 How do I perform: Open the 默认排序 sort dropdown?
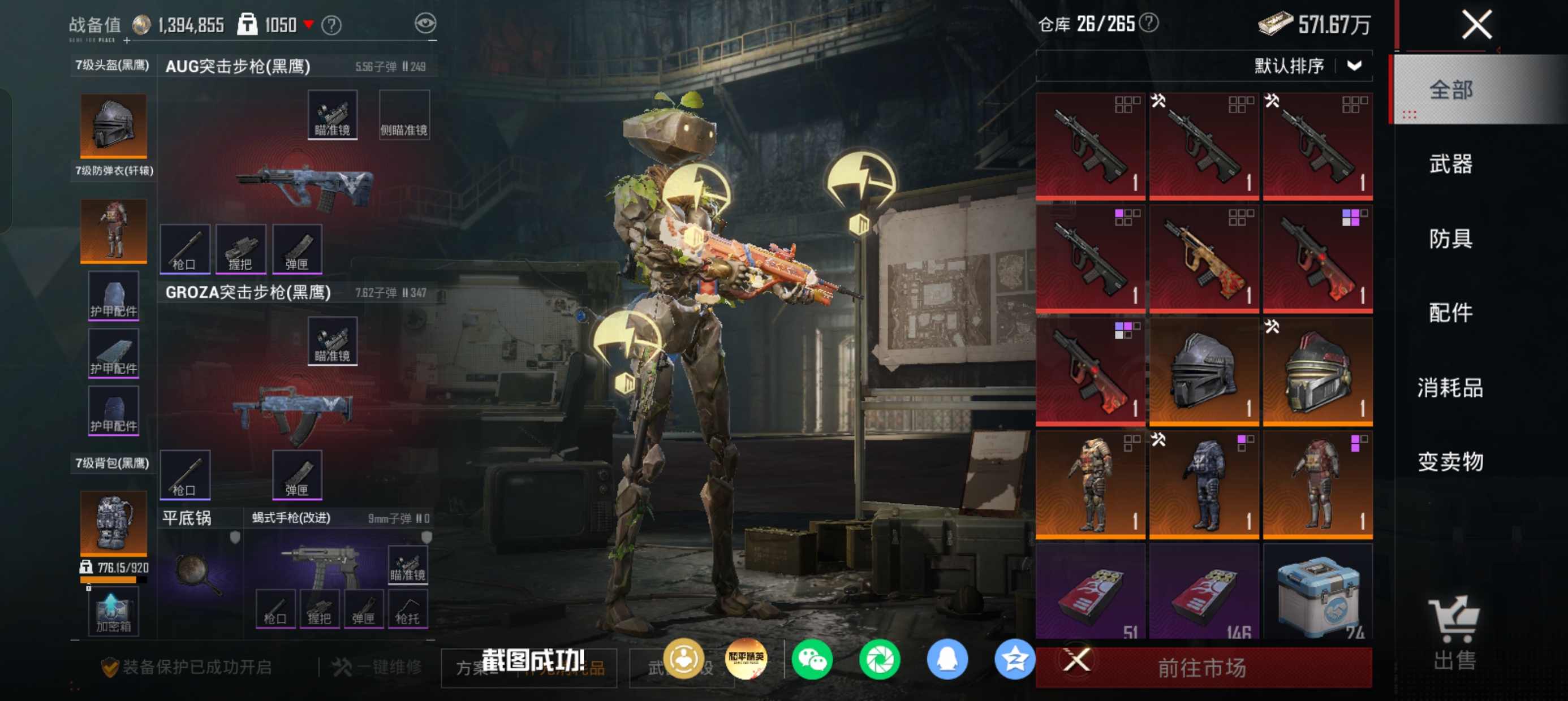(x=1307, y=66)
